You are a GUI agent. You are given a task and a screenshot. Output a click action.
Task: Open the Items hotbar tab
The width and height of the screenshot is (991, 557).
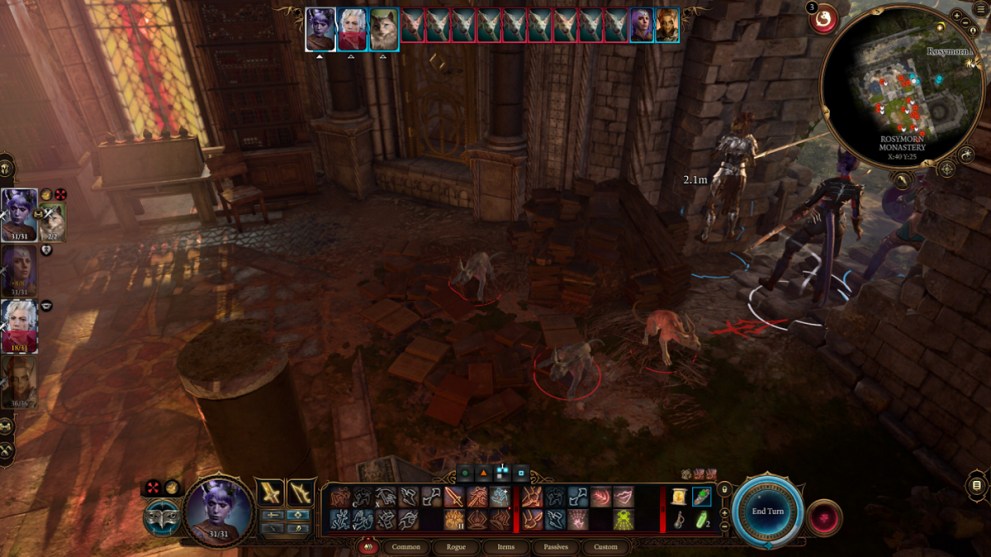[504, 547]
